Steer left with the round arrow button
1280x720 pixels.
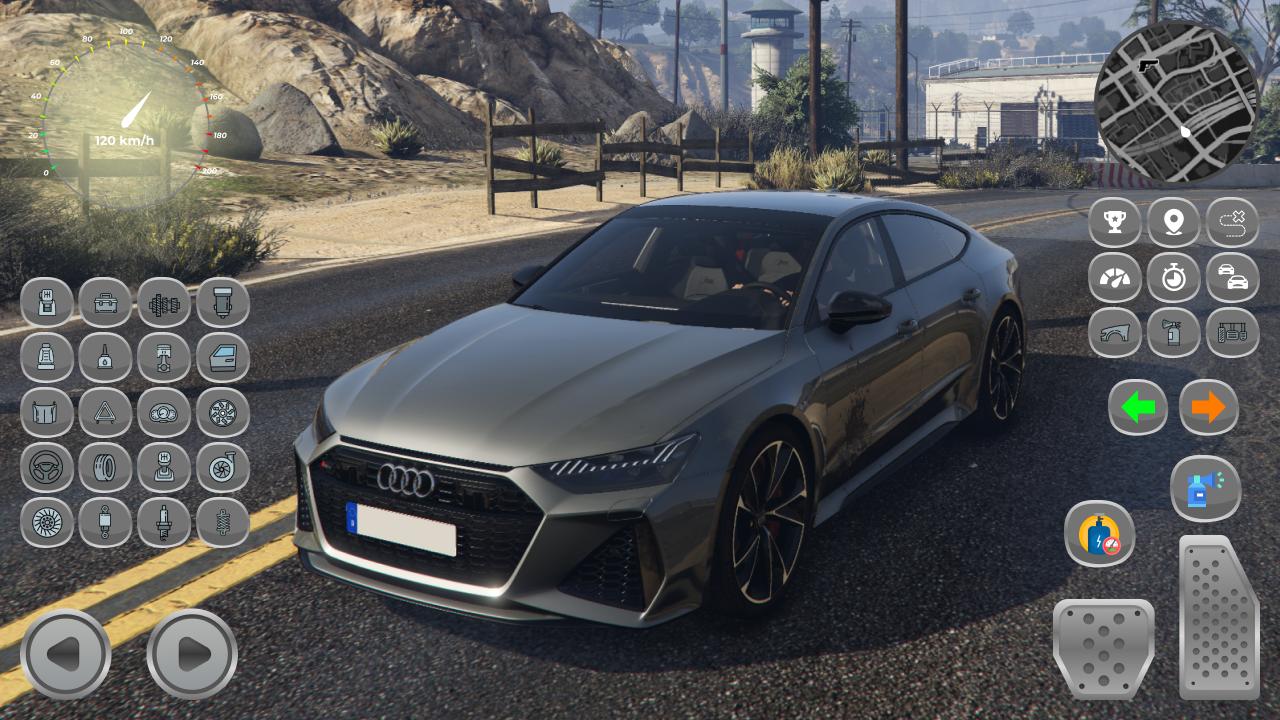tap(66, 654)
